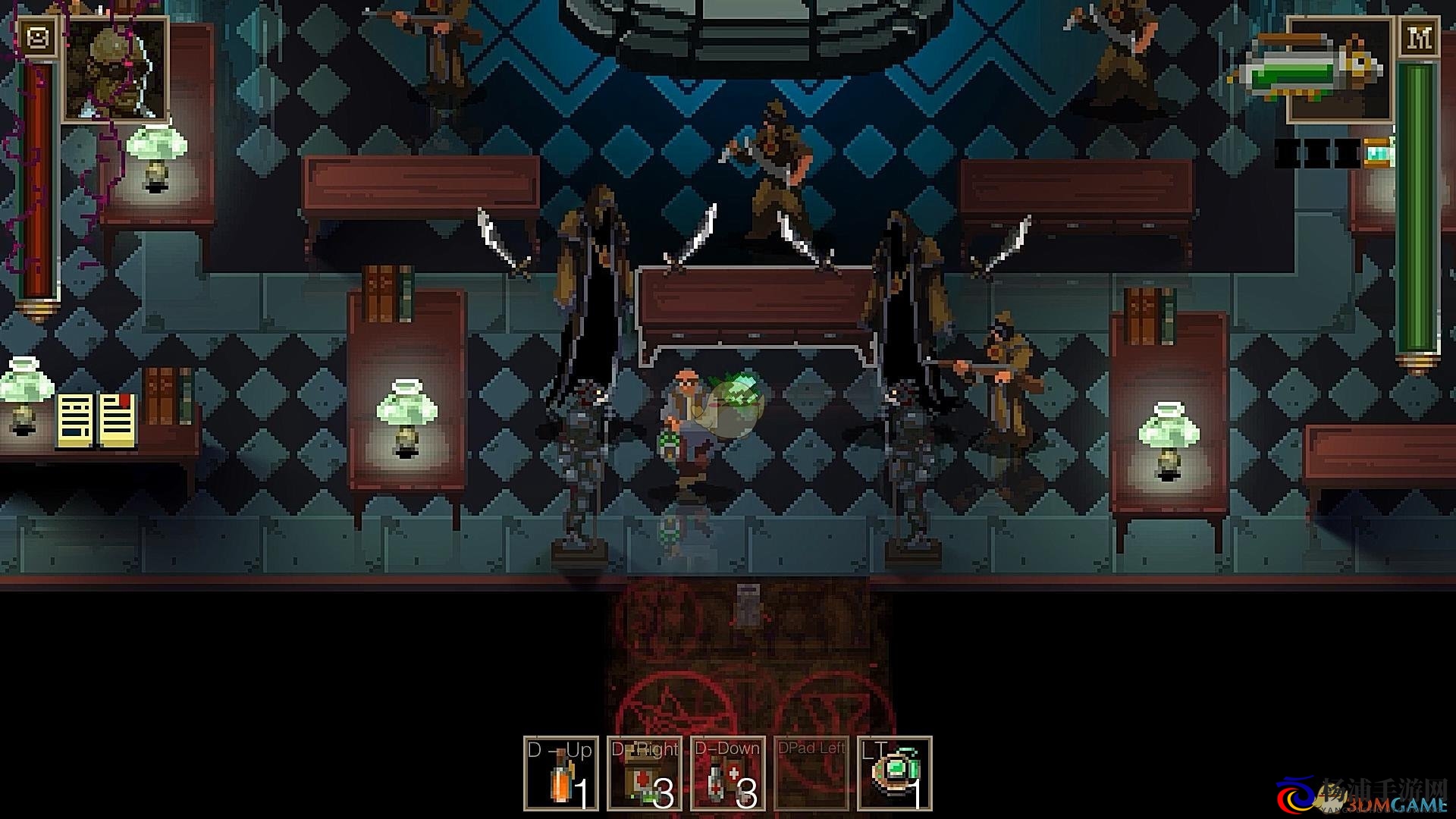Select the glowing cyan energy cell icon
This screenshot has width=1456, height=819.
[x=1379, y=152]
